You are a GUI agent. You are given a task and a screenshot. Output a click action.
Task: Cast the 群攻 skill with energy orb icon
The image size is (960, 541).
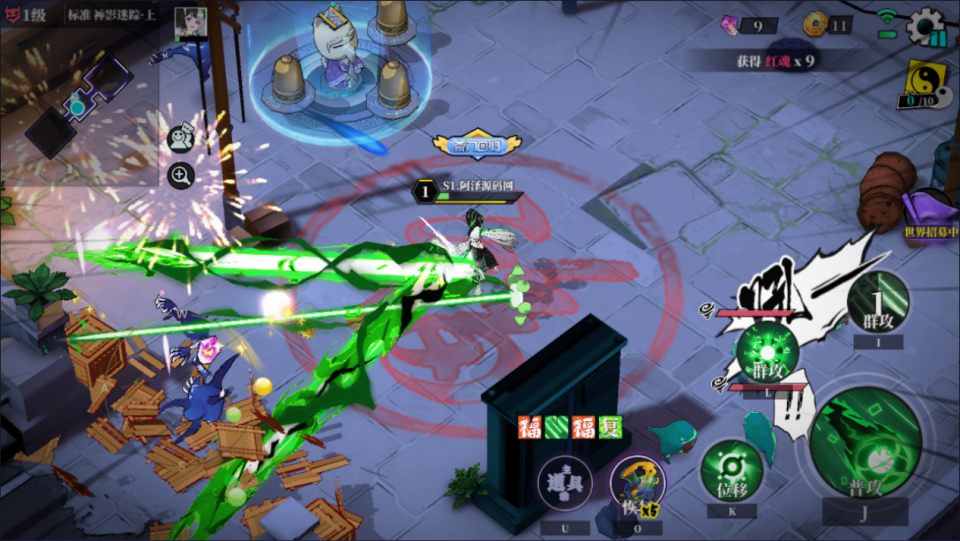768,353
